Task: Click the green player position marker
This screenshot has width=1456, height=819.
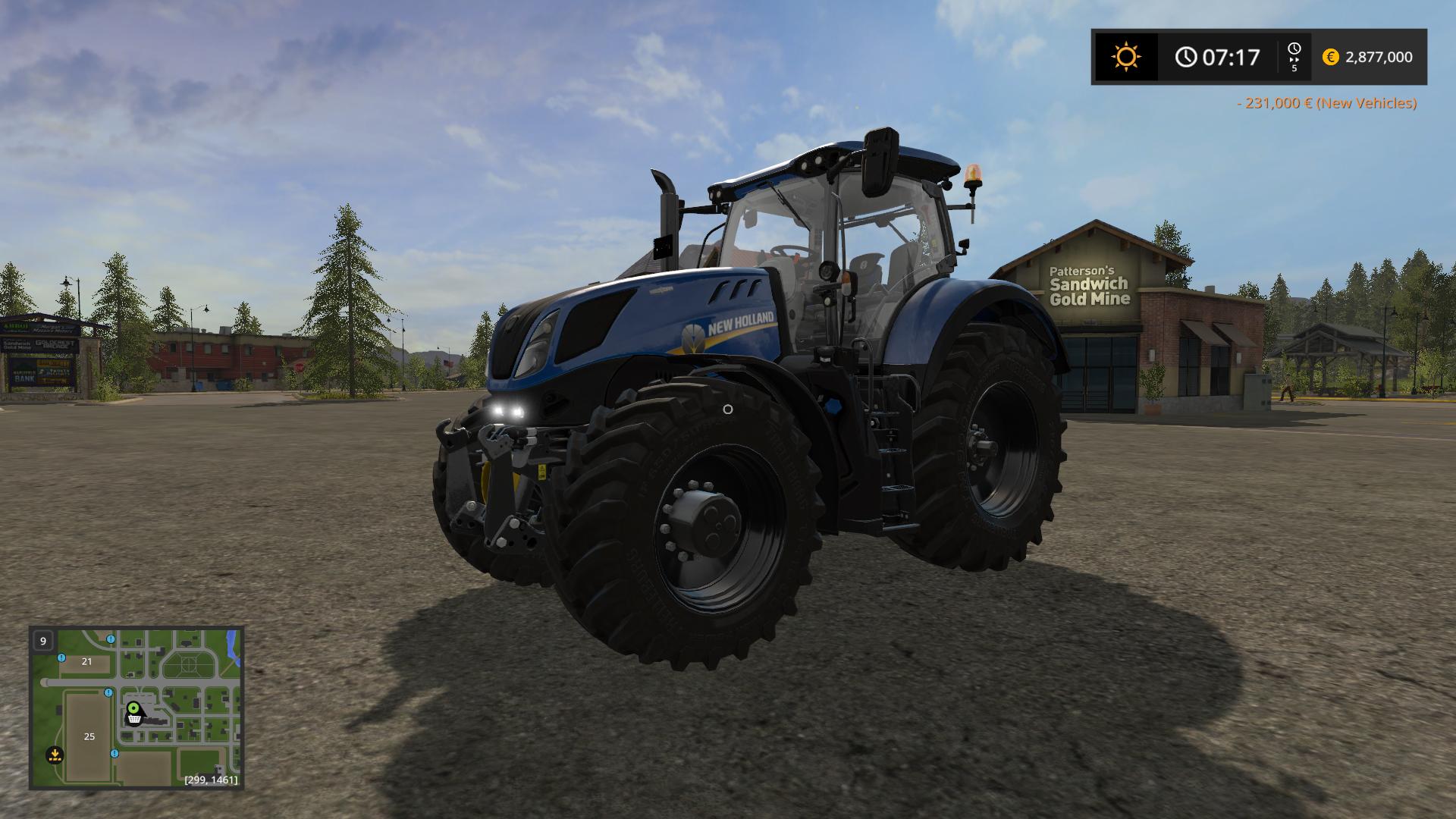Action: click(x=133, y=708)
